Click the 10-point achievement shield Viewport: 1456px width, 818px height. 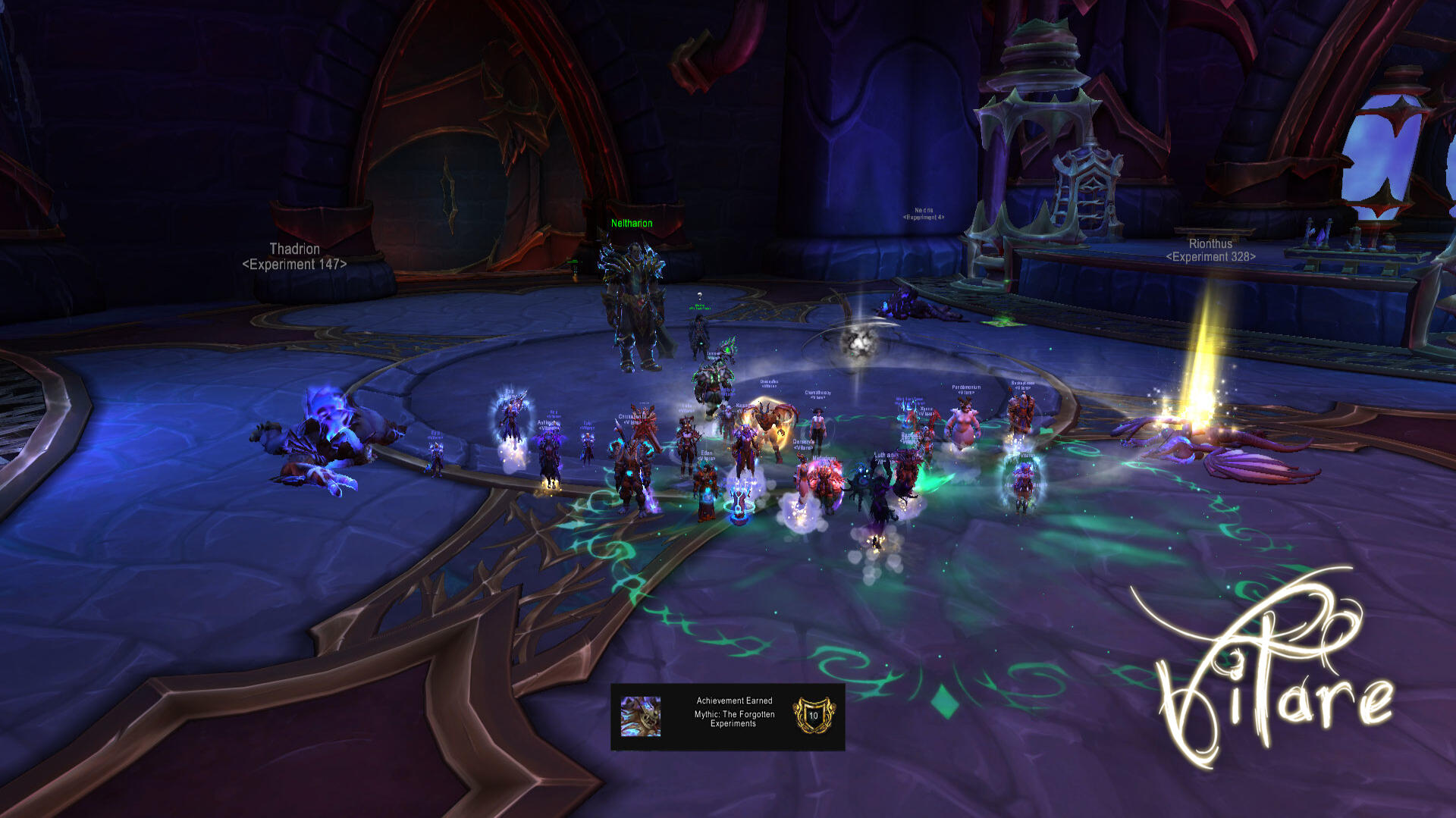pos(814,716)
